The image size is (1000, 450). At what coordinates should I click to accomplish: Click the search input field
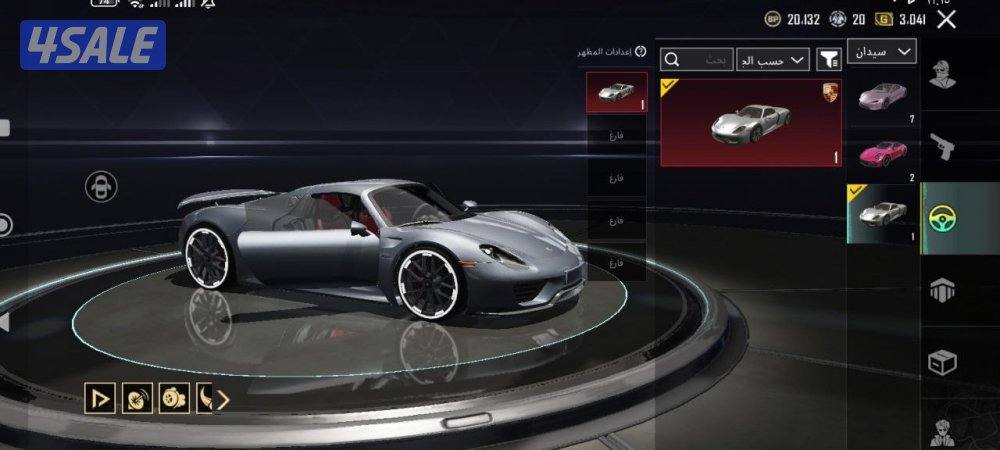coord(706,60)
